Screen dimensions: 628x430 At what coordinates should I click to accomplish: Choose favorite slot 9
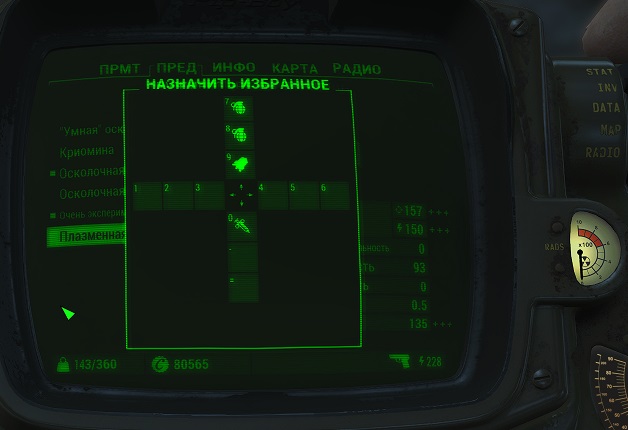click(242, 165)
